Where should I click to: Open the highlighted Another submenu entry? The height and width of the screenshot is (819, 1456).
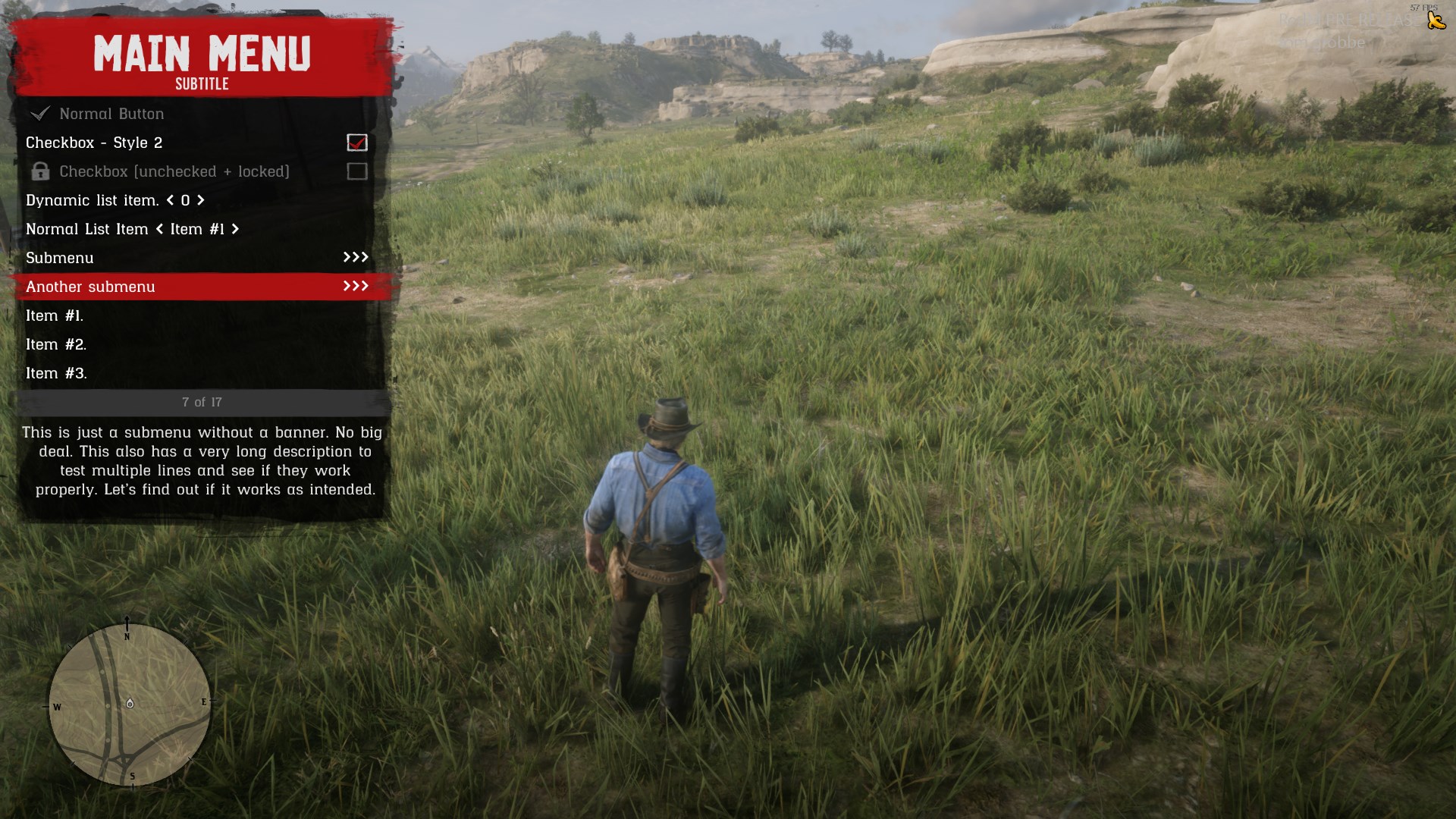click(197, 287)
